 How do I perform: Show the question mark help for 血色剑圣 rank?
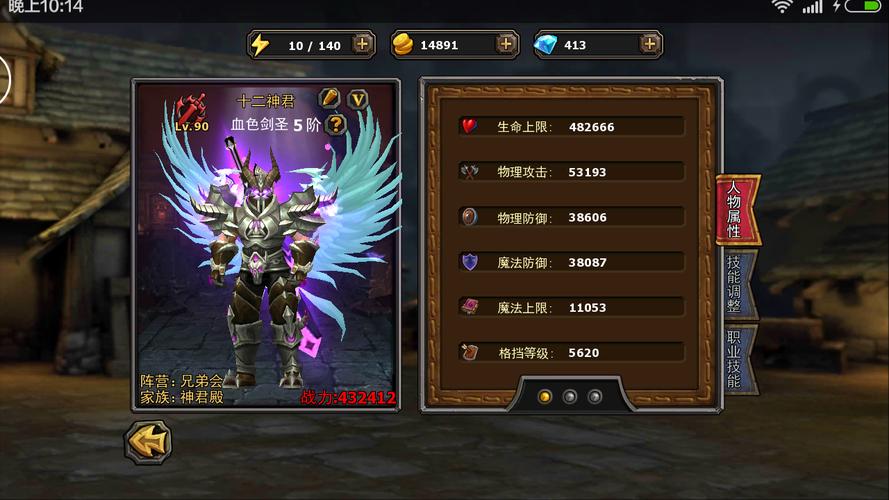tap(337, 124)
